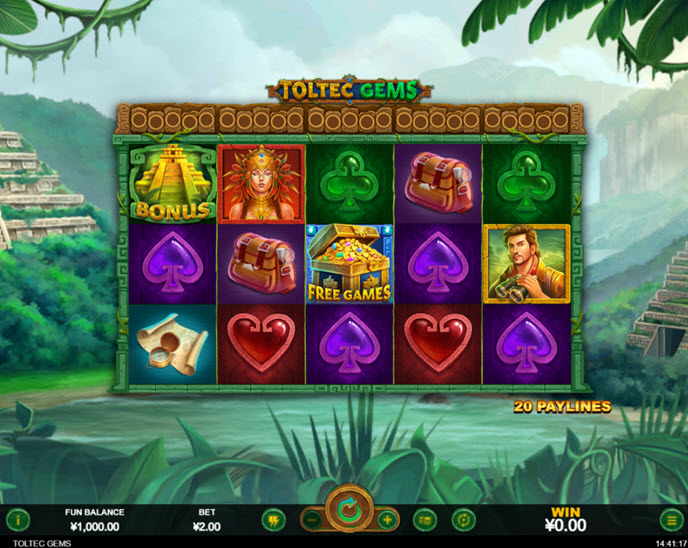688x548 pixels.
Task: Decrease the bet with the minus button
Action: (x=312, y=520)
